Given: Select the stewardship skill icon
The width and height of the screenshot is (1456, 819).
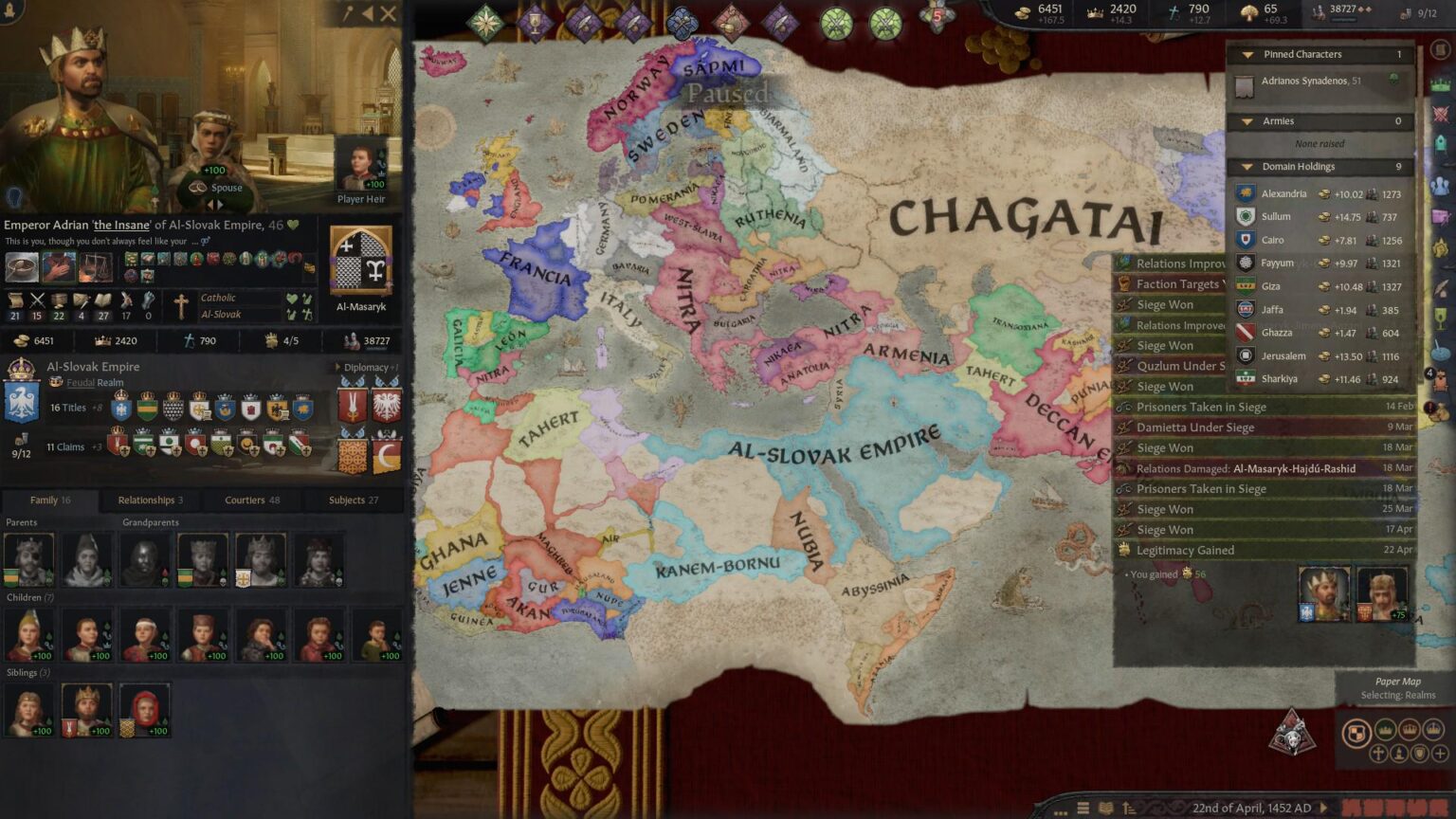Looking at the screenshot, I should pos(60,300).
